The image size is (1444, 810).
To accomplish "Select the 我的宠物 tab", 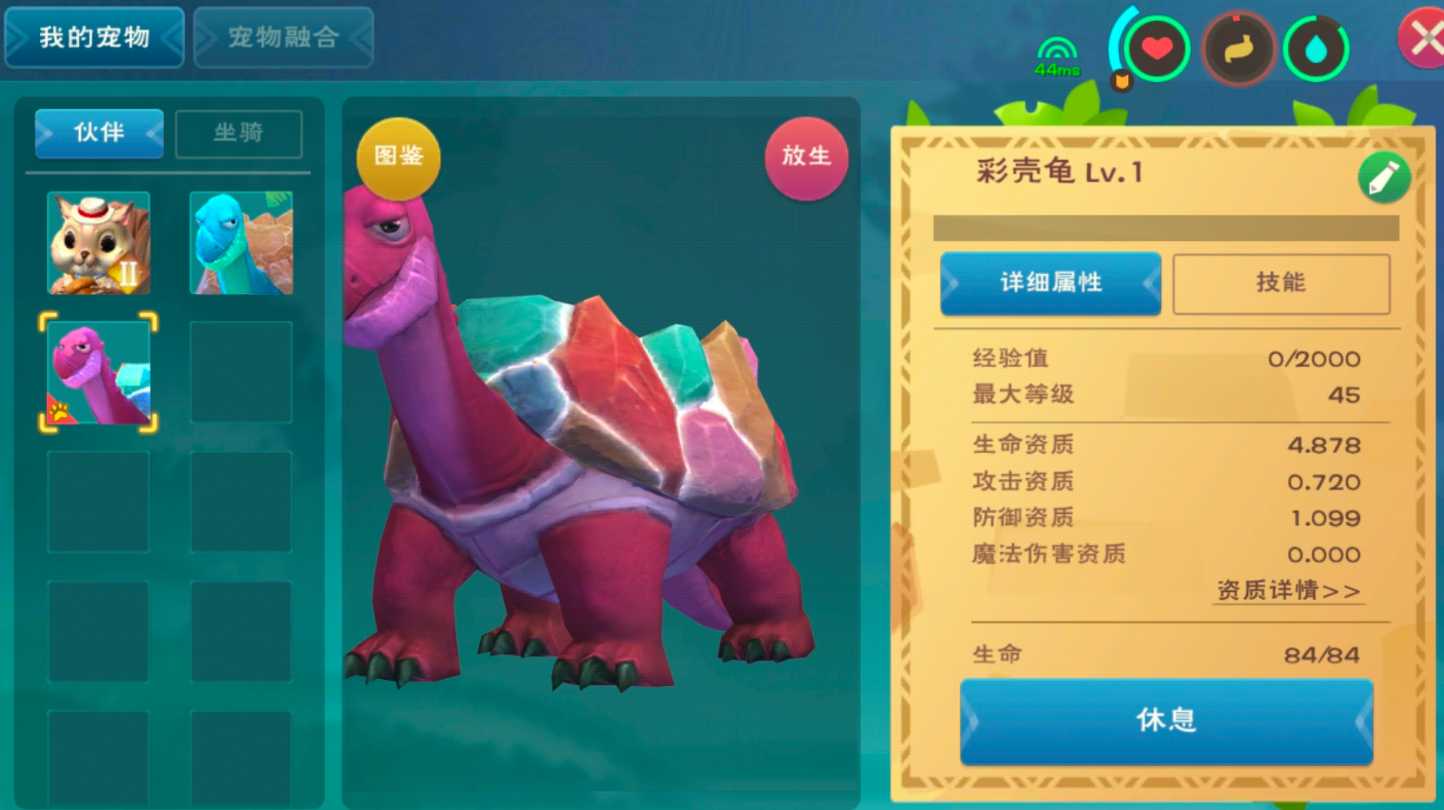I will (94, 37).
